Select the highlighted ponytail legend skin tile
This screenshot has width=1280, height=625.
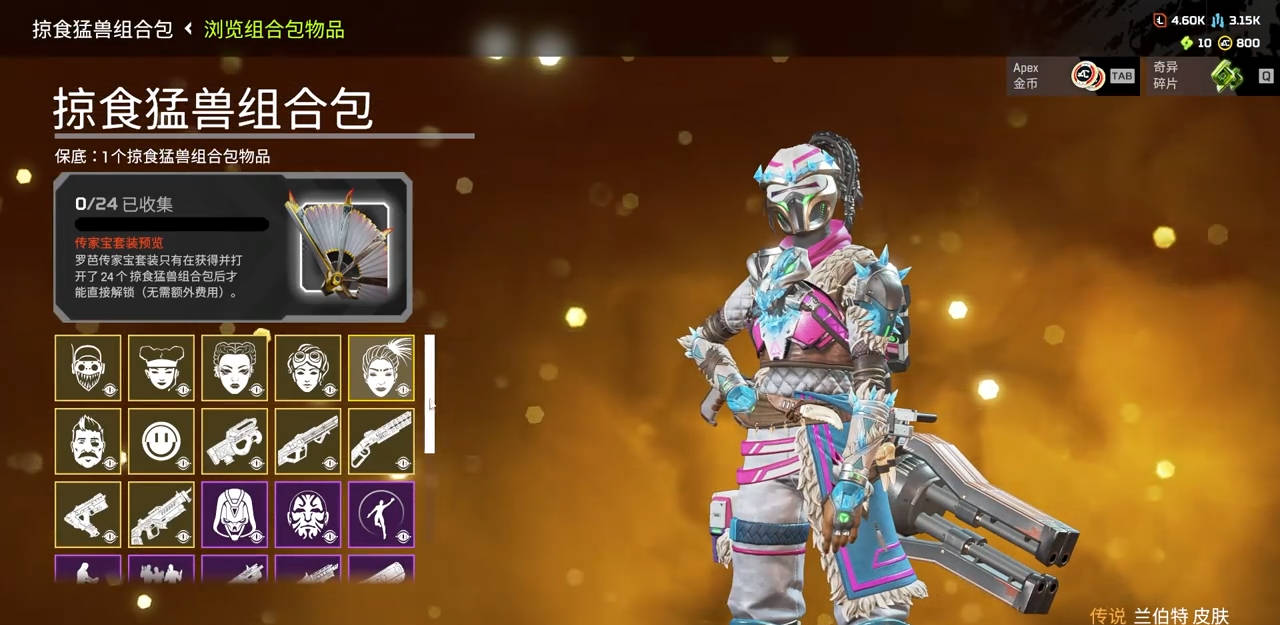coord(381,368)
